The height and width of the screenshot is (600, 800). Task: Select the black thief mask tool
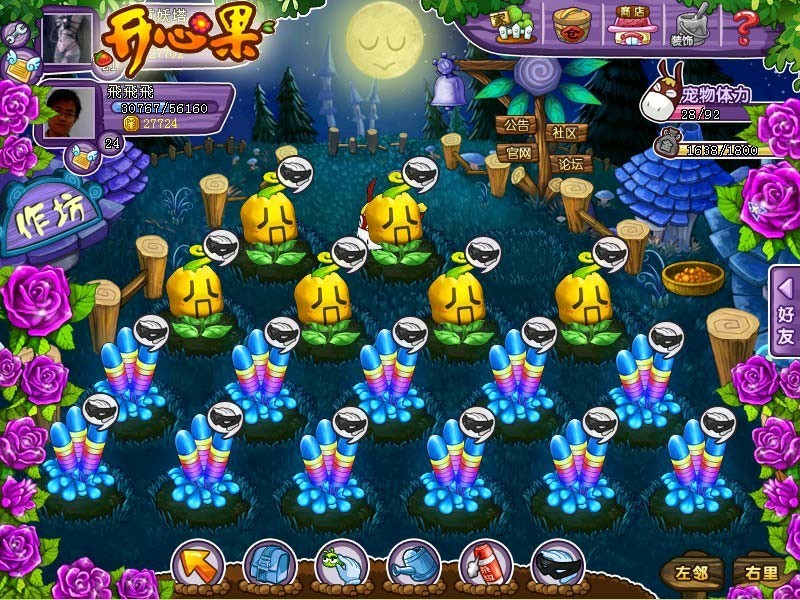coord(558,567)
